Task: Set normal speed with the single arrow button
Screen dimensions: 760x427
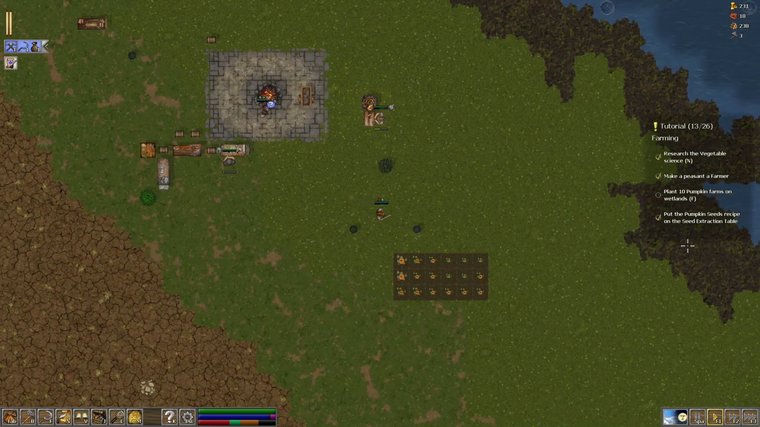Action: pos(715,416)
